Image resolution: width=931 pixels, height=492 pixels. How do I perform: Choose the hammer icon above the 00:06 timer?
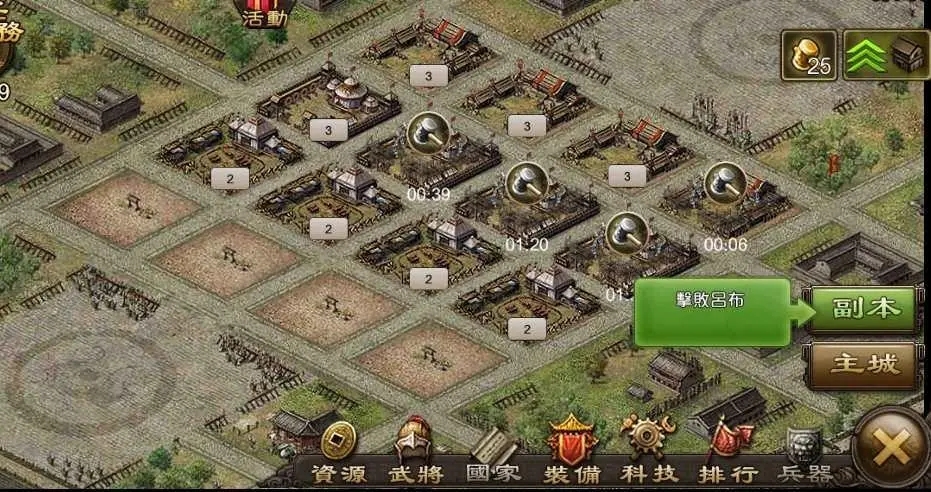724,183
